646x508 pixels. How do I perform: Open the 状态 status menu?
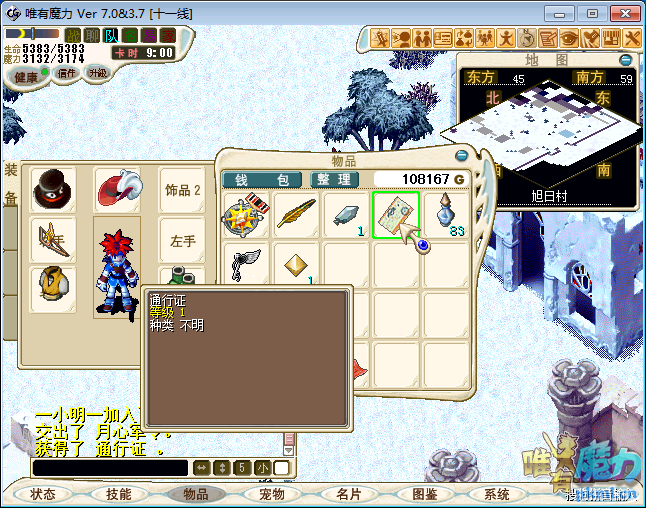pos(43,494)
